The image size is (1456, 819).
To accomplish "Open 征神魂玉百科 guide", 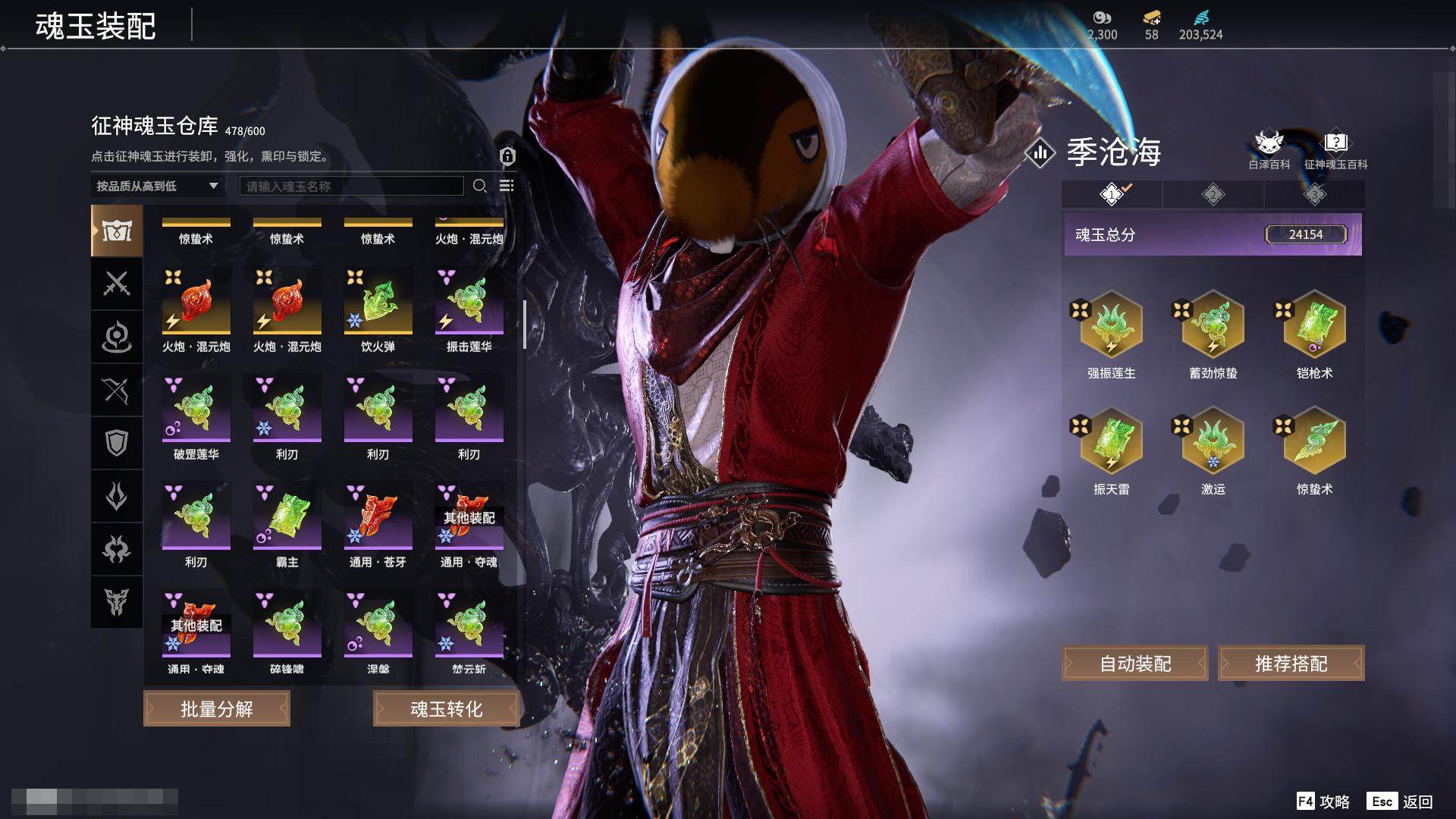I will point(1335,149).
